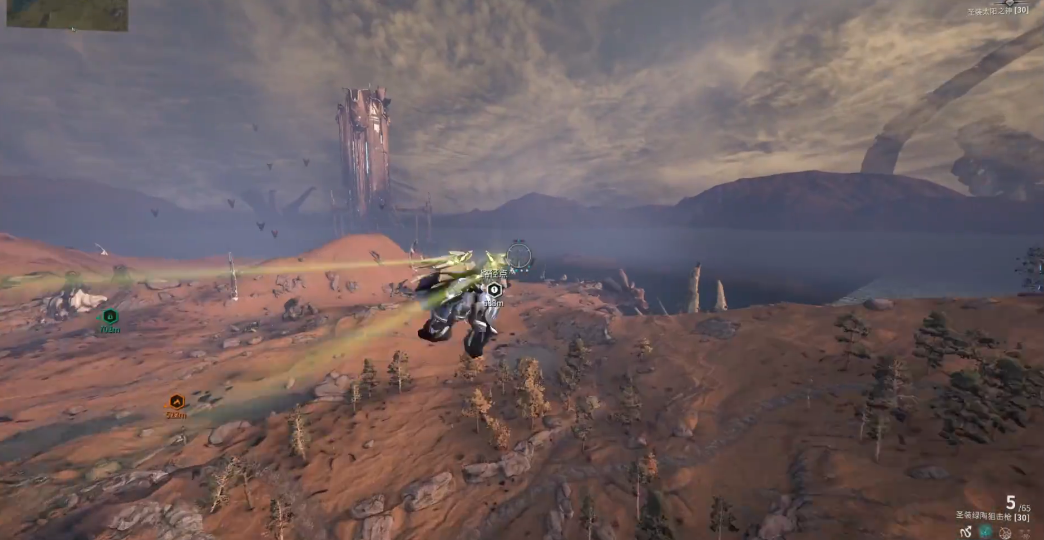The image size is (1044, 540).
Task: Click the white hexagon objective marker
Action: coord(494,290)
